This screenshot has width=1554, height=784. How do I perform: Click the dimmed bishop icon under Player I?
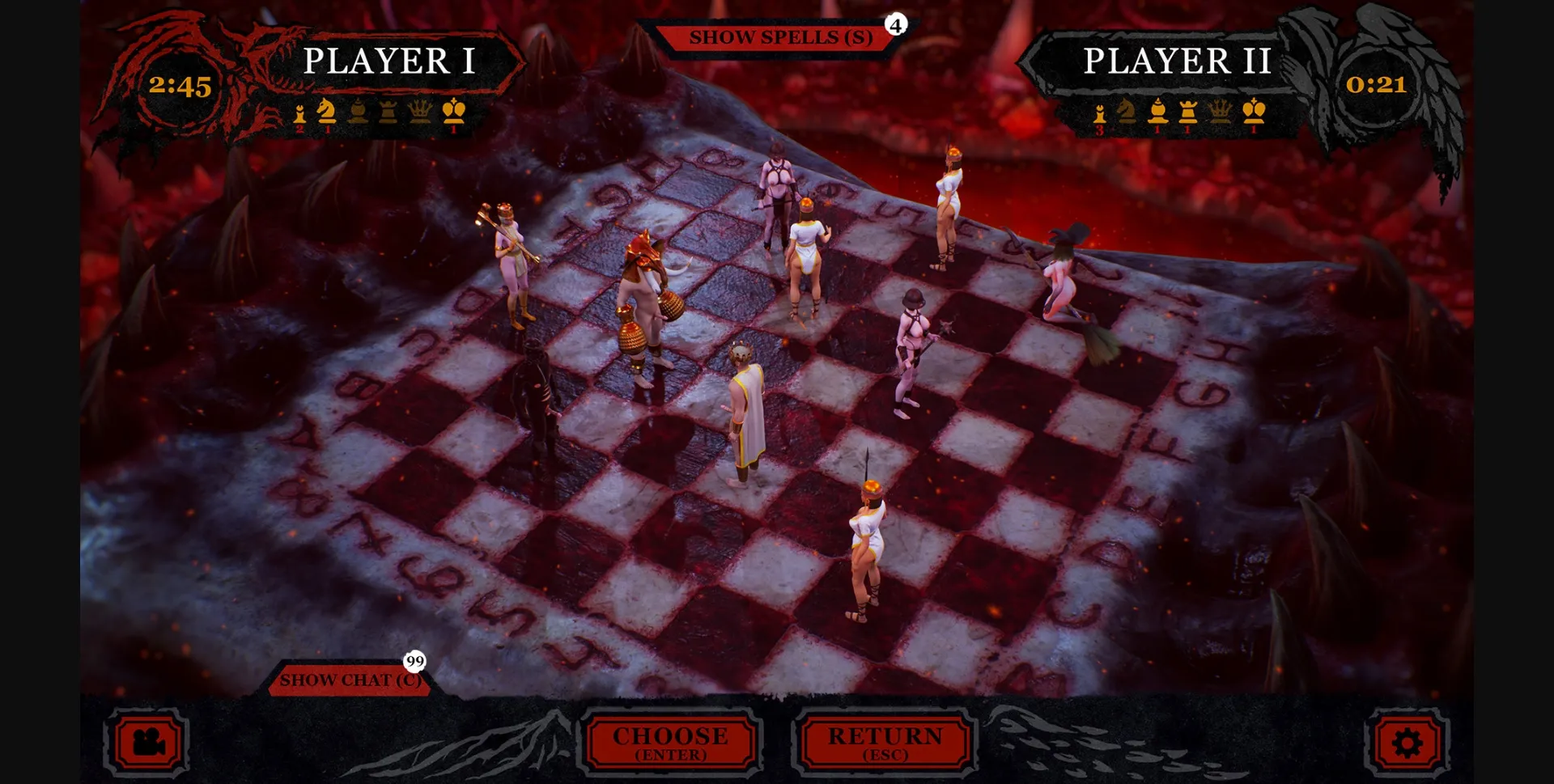click(x=358, y=113)
